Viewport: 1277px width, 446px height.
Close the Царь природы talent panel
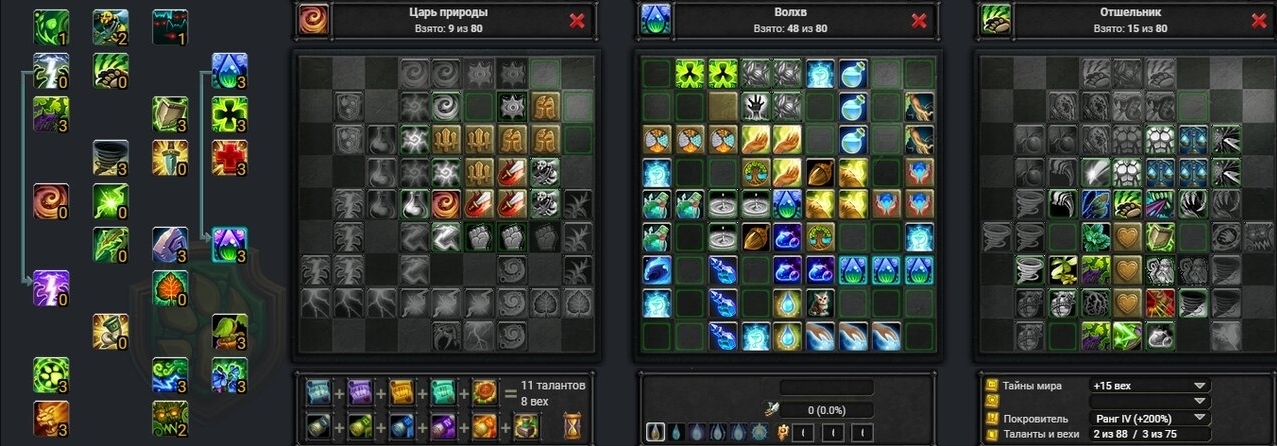577,21
